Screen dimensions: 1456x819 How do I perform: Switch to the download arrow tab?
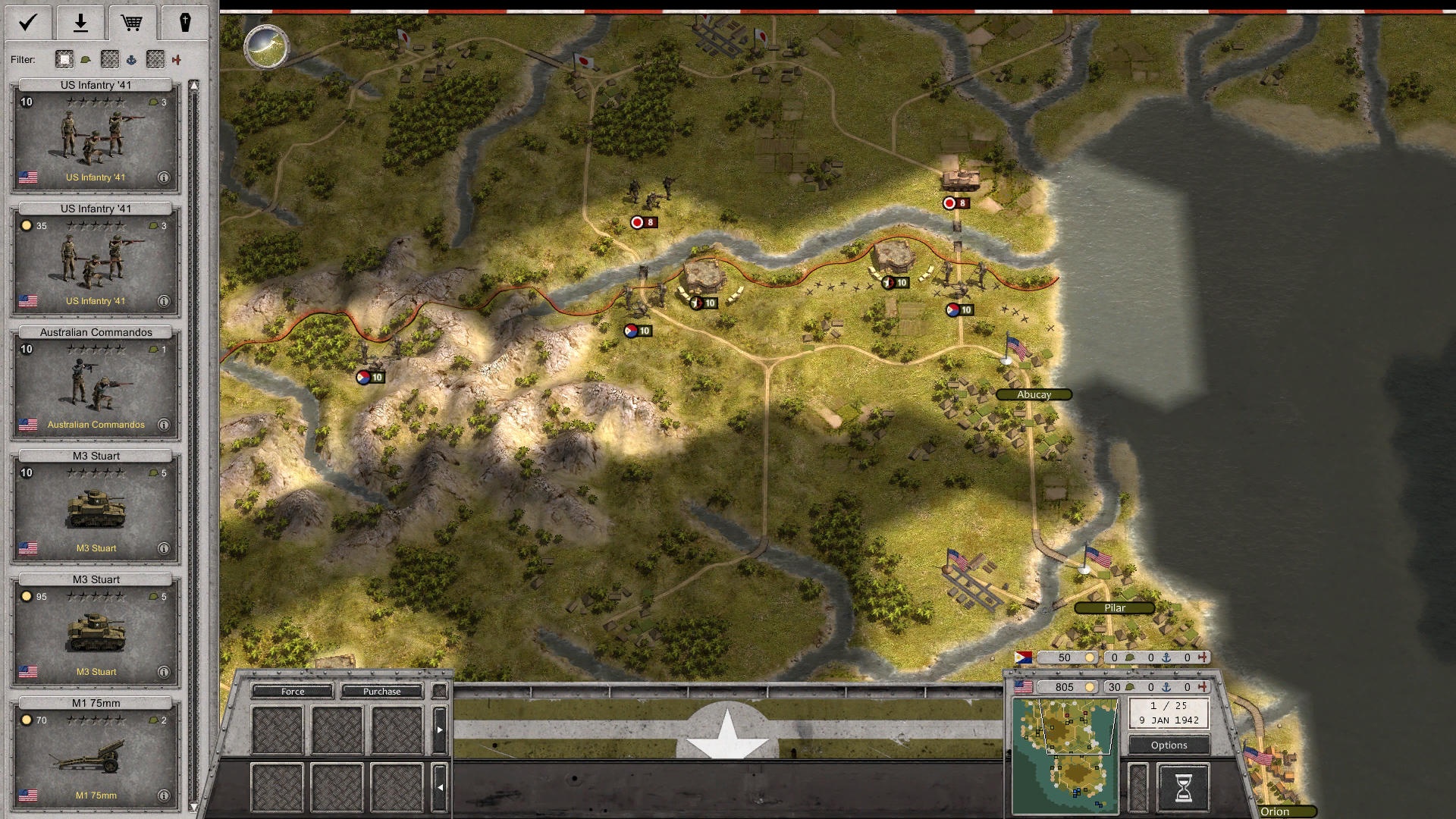[80, 23]
